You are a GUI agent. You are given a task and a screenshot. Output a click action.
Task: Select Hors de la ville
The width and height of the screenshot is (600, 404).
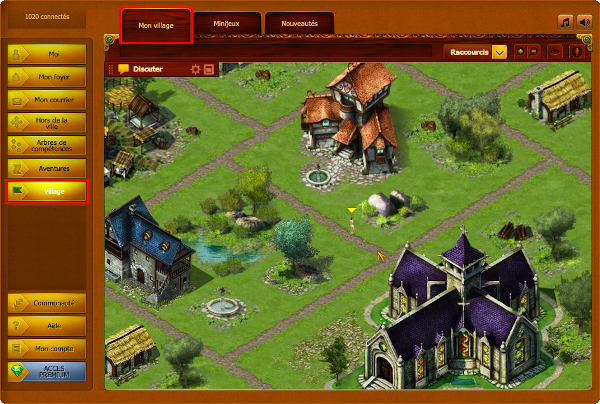pos(47,122)
